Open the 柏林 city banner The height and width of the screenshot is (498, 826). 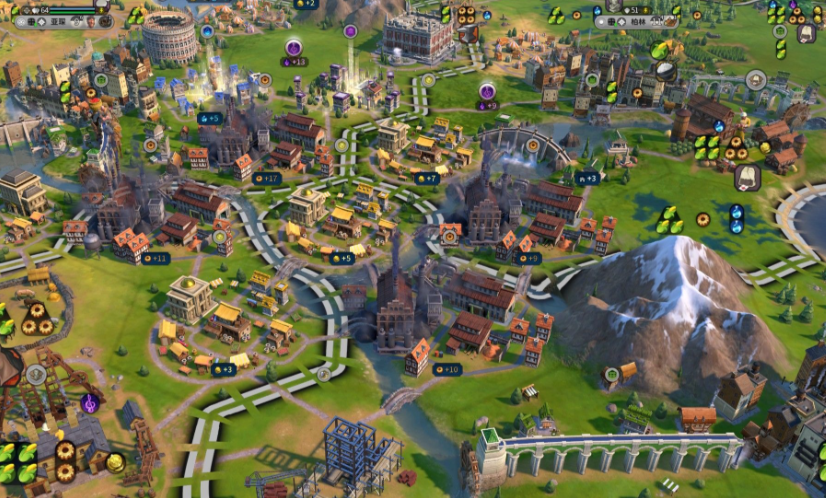pyautogui.click(x=636, y=21)
